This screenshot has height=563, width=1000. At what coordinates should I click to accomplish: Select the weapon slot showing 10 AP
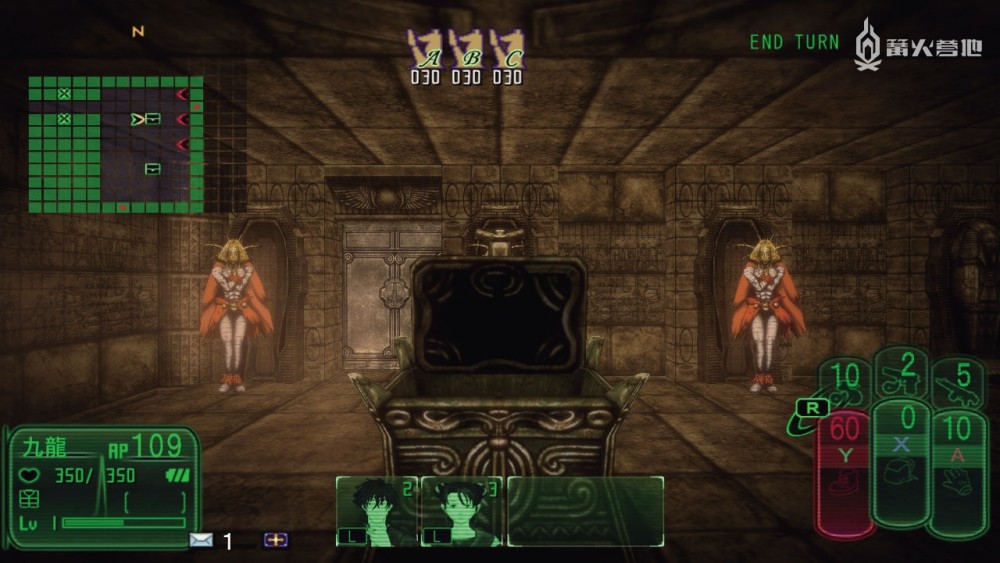(845, 382)
